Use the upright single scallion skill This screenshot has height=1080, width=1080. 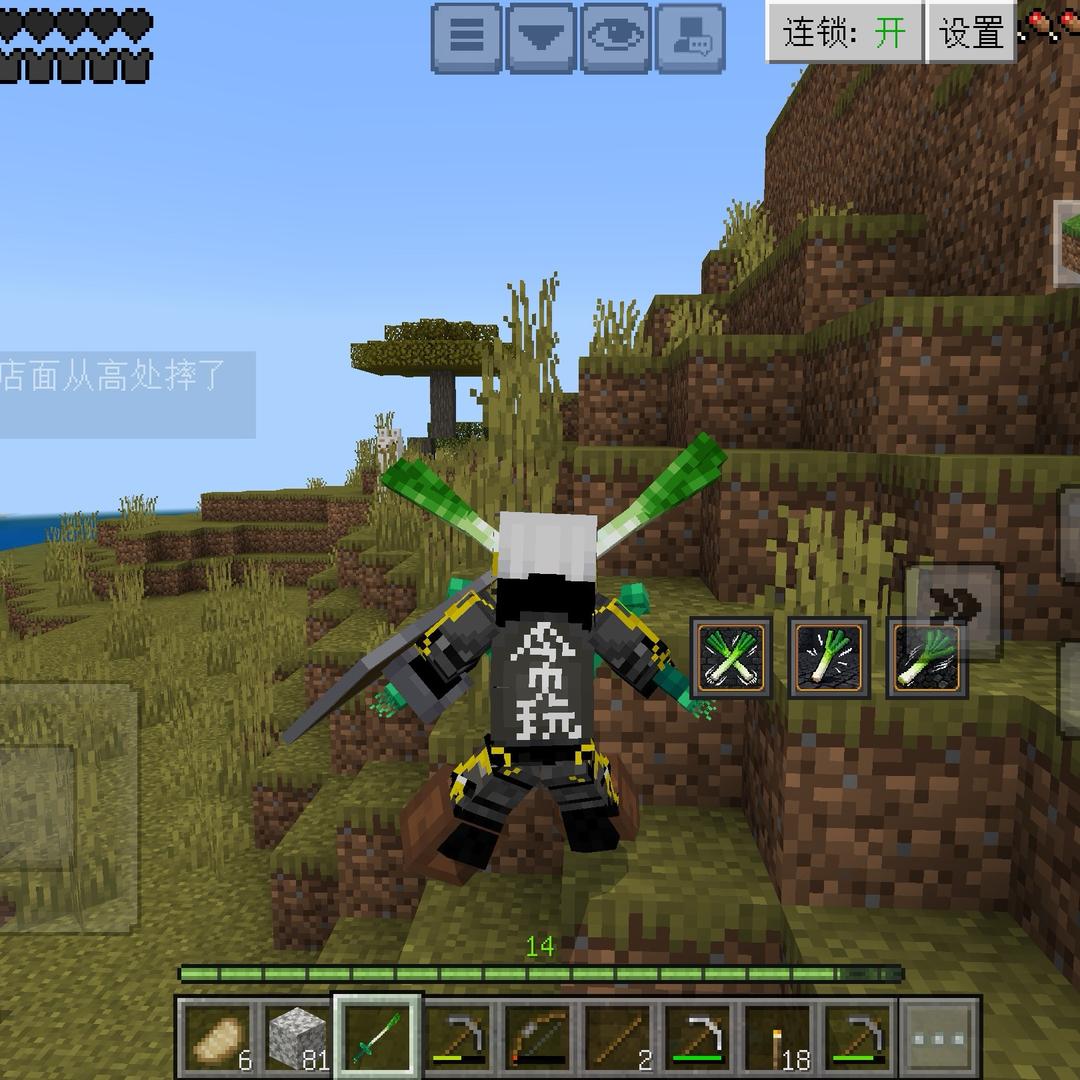tap(829, 657)
